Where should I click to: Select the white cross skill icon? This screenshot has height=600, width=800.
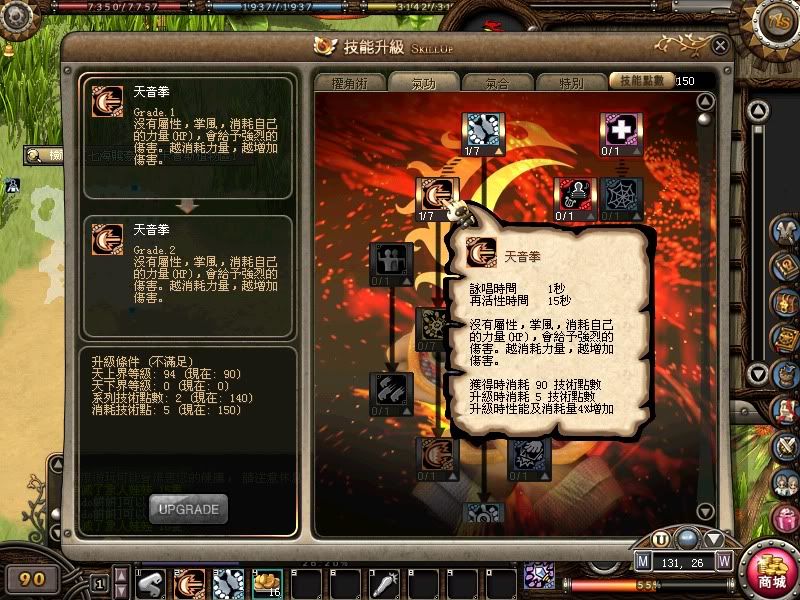(x=620, y=129)
